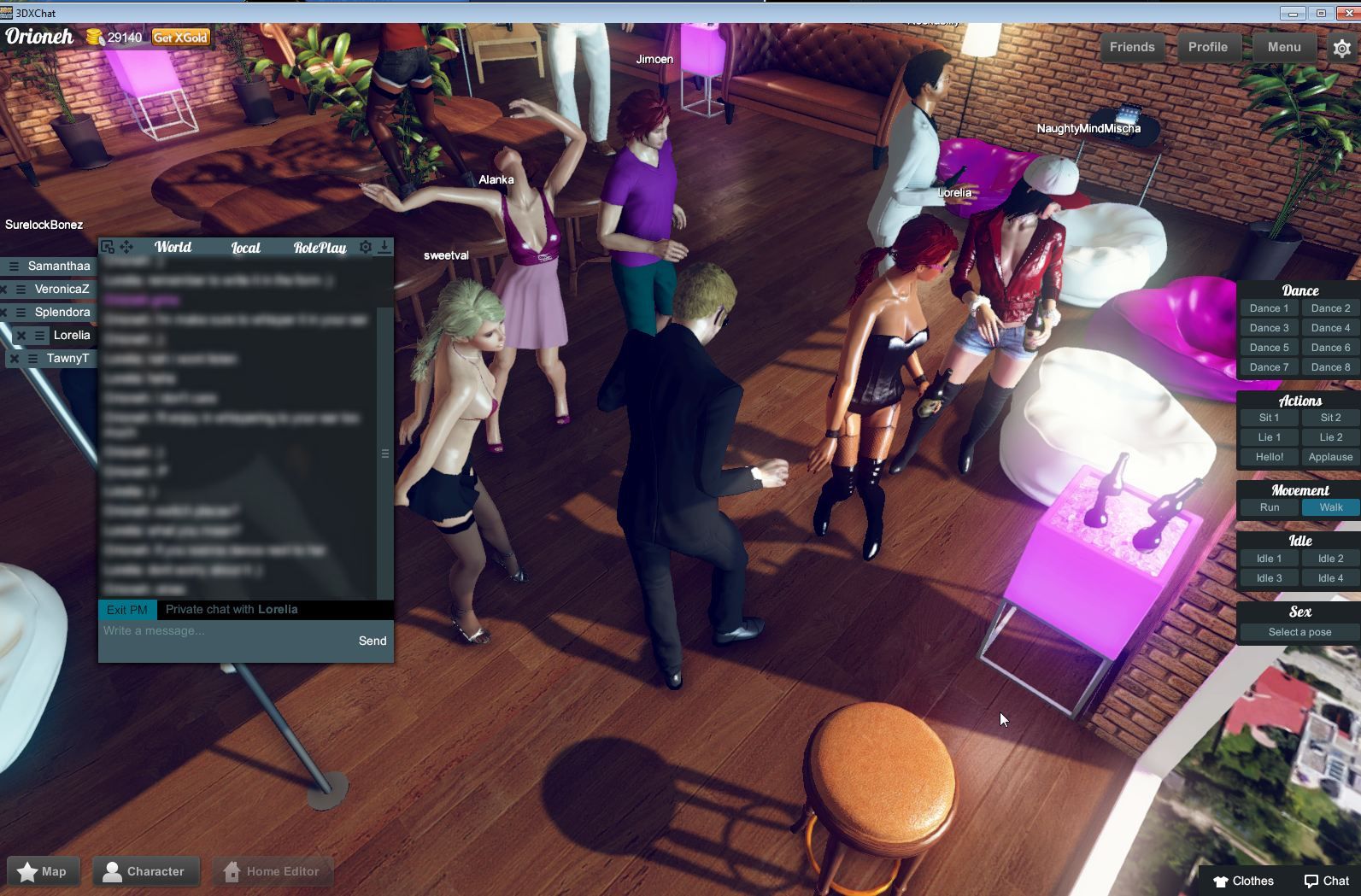This screenshot has height=896, width=1361.
Task: Click the four-arrow move chat icon
Action: pos(126,247)
